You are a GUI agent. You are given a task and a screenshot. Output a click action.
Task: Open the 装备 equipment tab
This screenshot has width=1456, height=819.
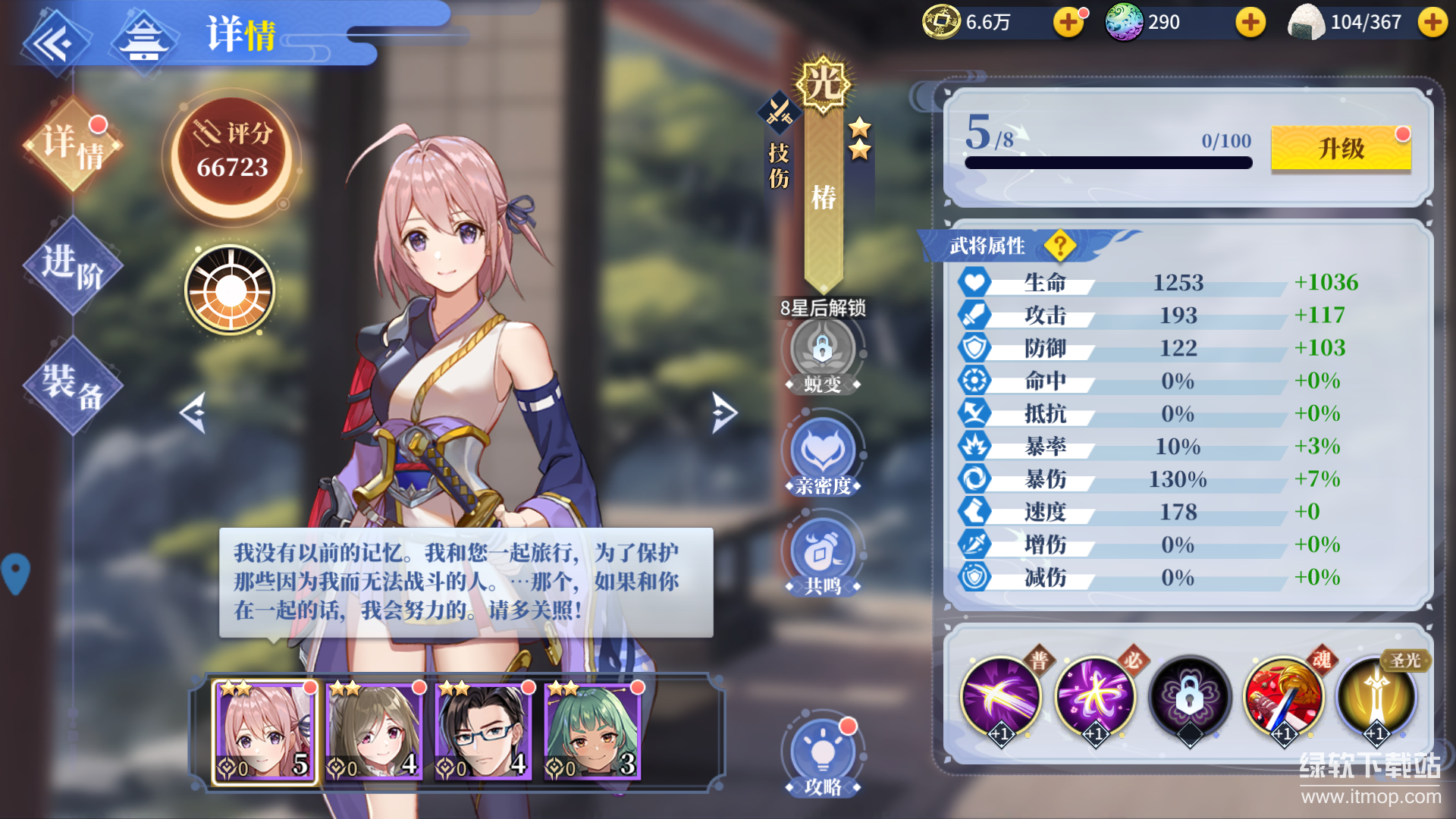tap(73, 385)
